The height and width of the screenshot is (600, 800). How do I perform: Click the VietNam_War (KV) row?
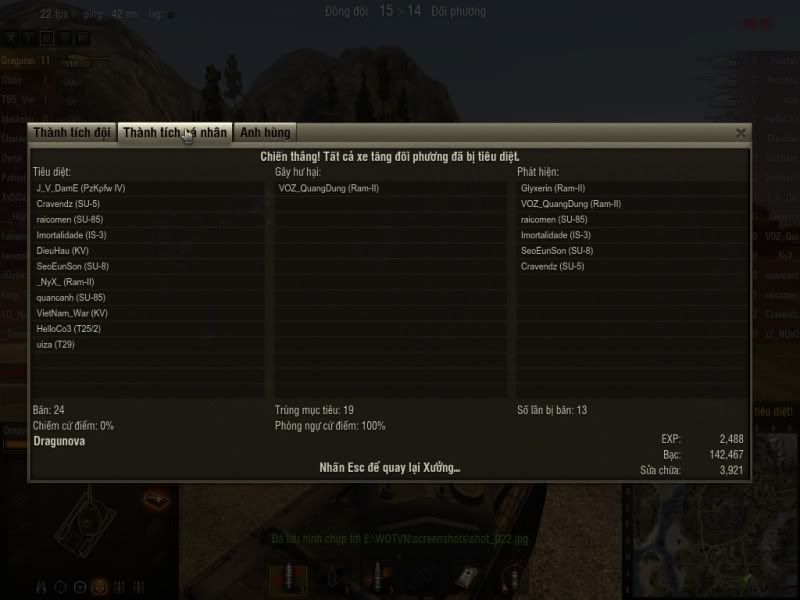(72, 313)
